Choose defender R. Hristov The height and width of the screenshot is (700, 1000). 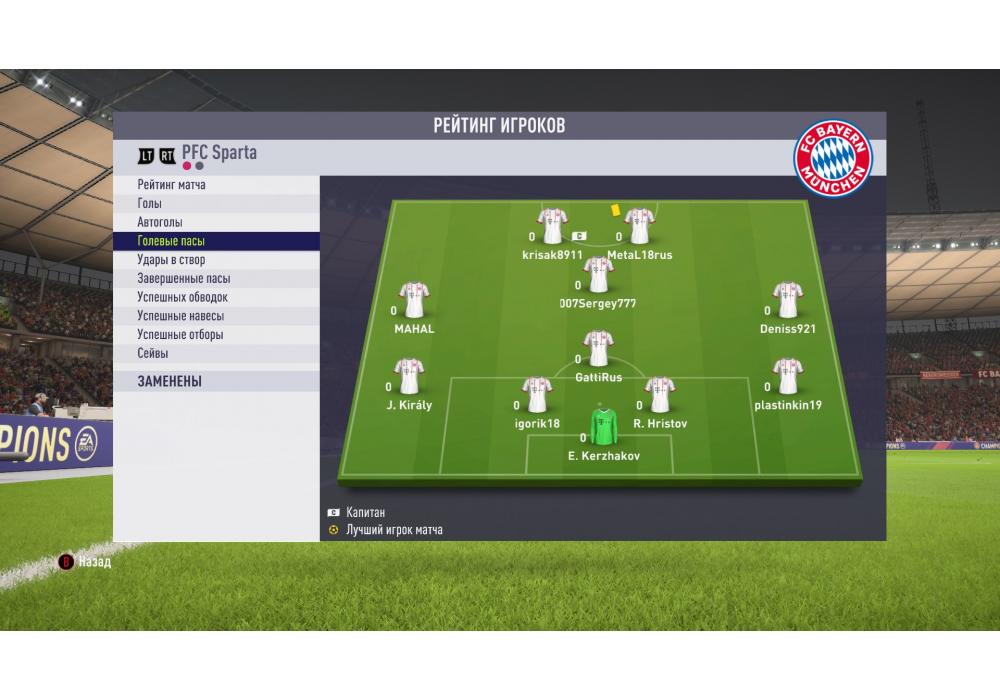pos(658,396)
